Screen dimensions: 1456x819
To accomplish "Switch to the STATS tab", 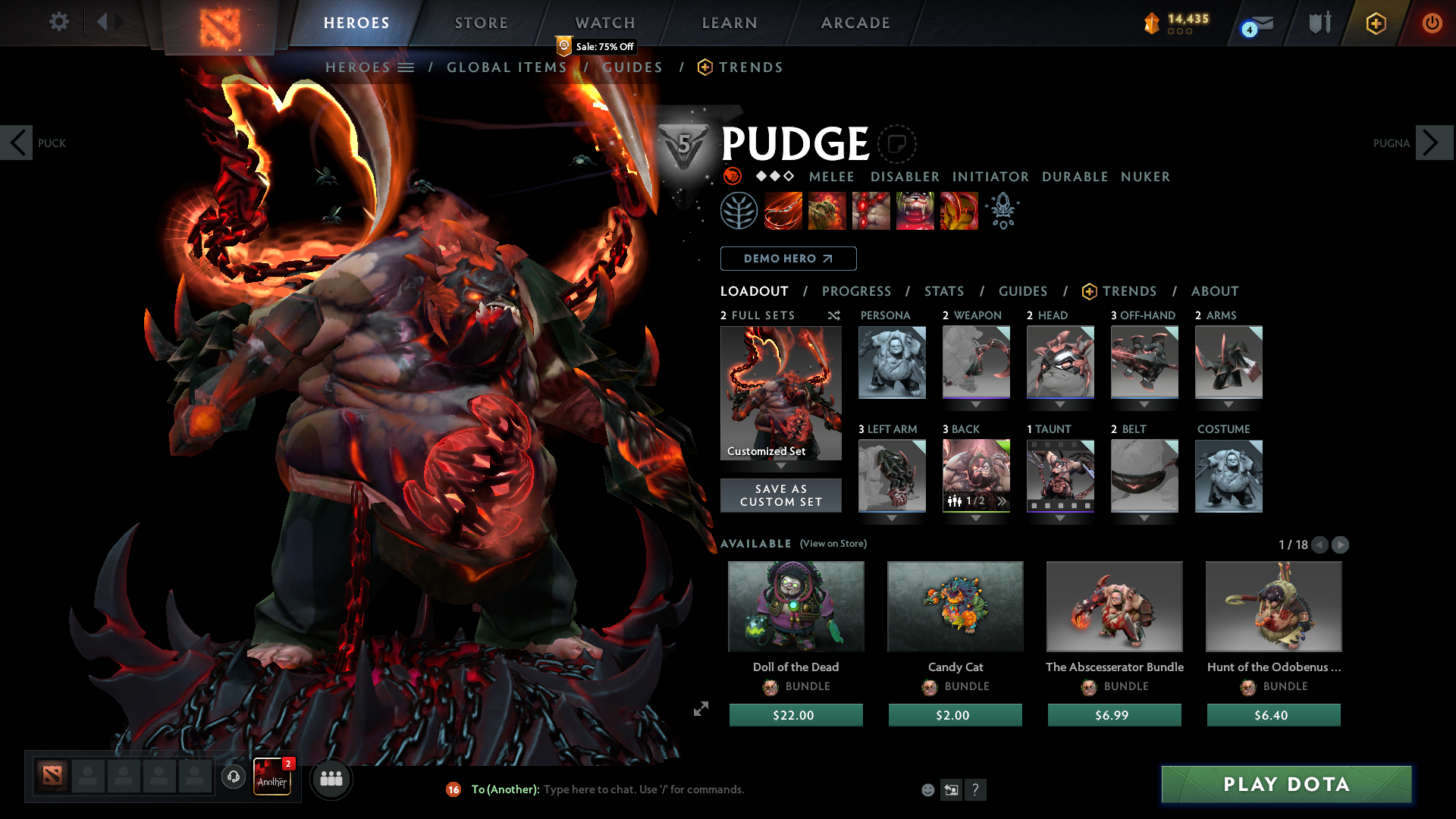I will pos(943,291).
